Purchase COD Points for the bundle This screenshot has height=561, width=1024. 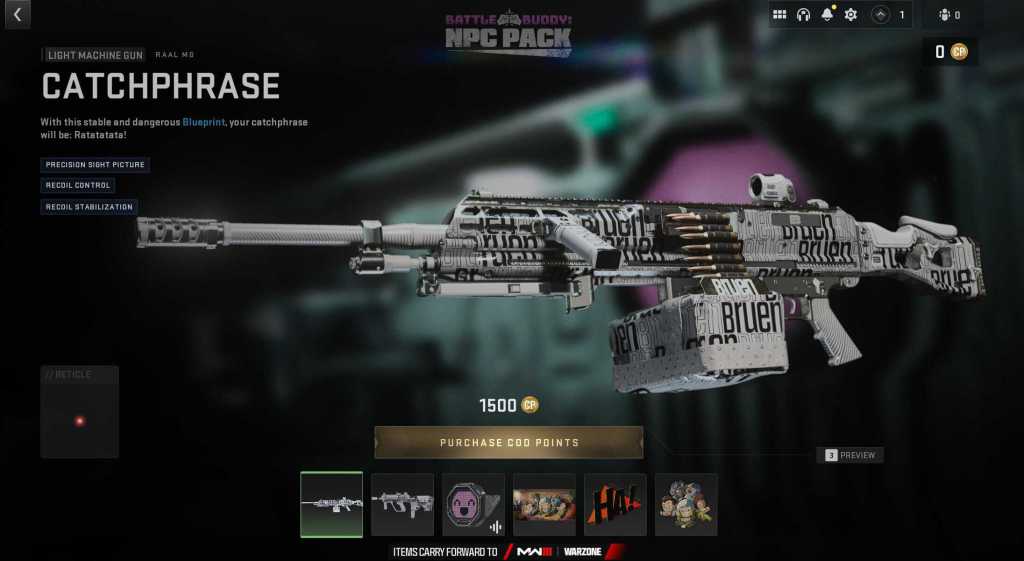(508, 442)
